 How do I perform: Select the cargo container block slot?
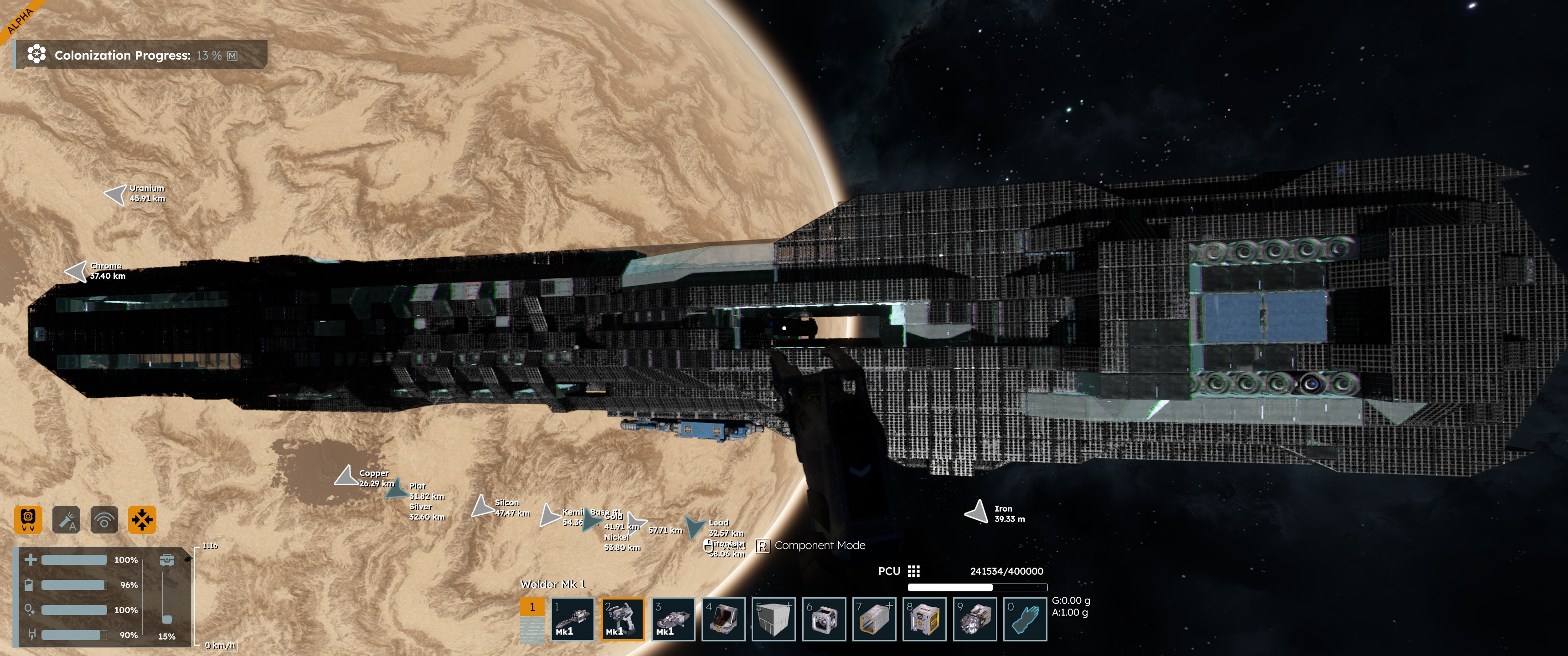tap(924, 619)
